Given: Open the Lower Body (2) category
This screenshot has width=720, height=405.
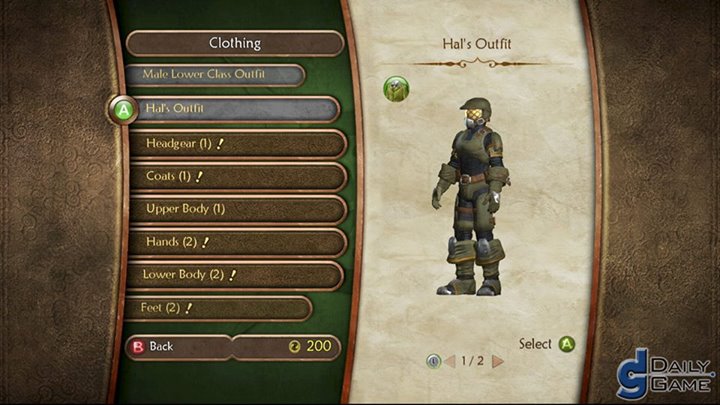Looking at the screenshot, I should tap(235, 275).
